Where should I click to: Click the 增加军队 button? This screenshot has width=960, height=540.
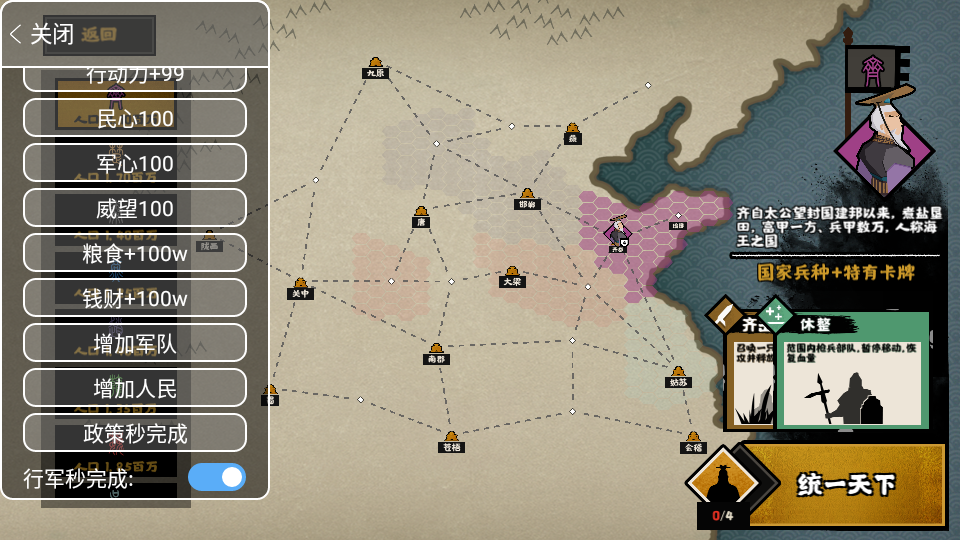pos(135,343)
